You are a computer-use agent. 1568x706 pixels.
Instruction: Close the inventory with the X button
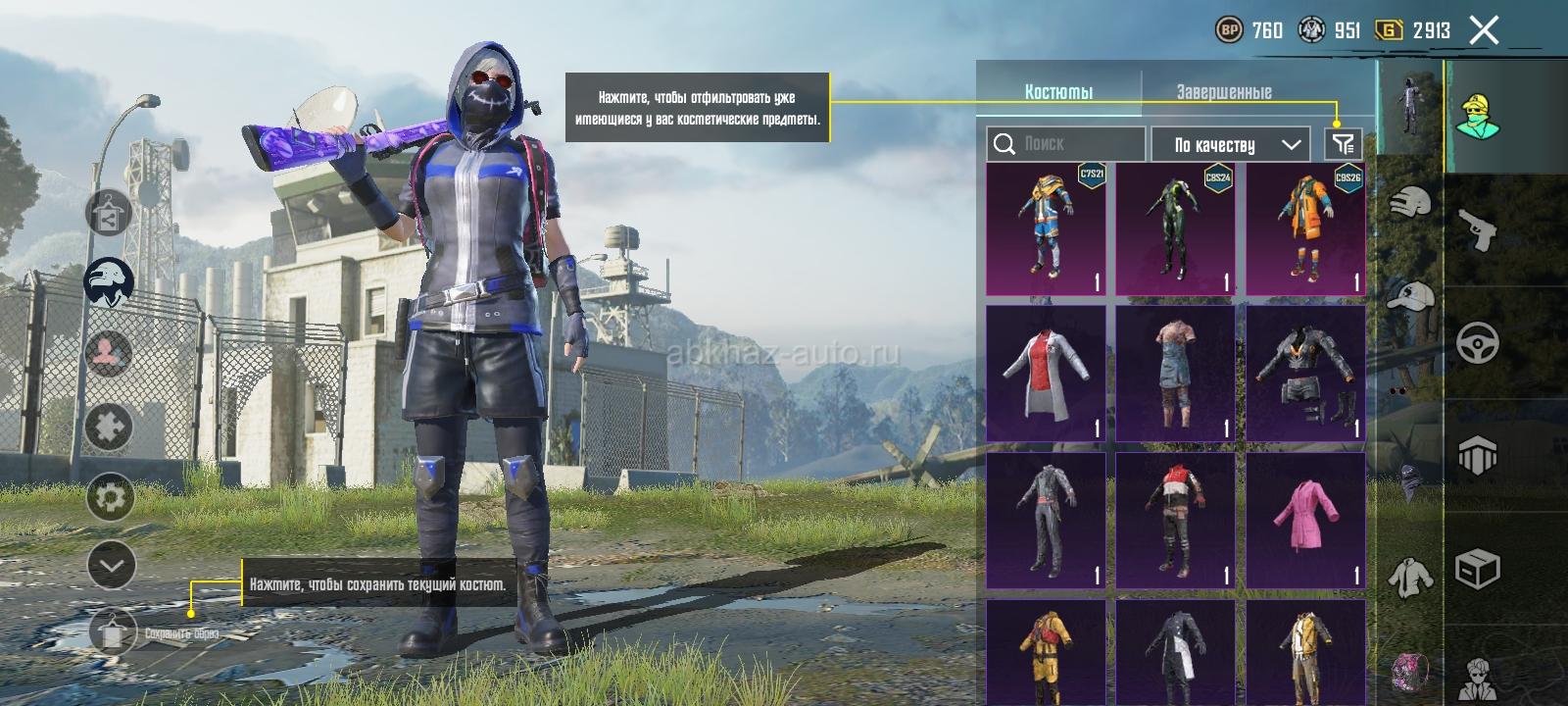(x=1484, y=31)
